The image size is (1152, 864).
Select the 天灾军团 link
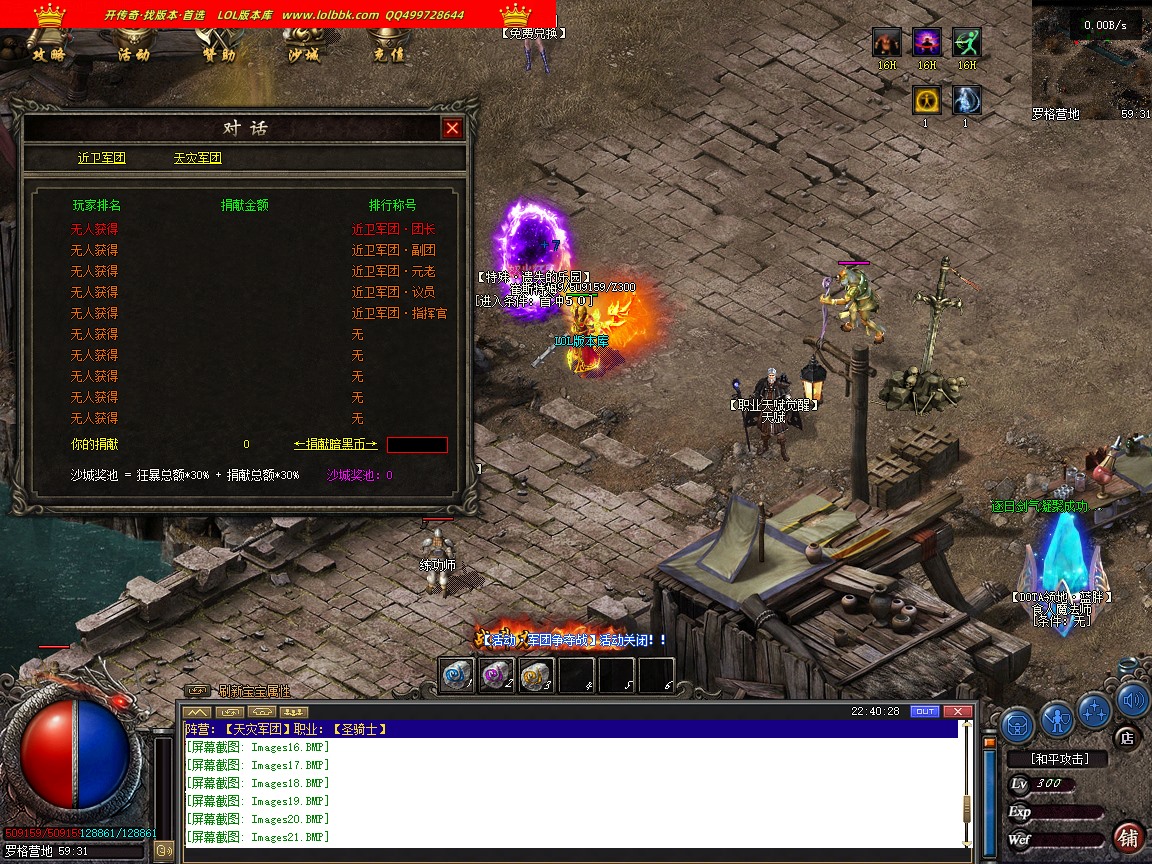tap(197, 158)
